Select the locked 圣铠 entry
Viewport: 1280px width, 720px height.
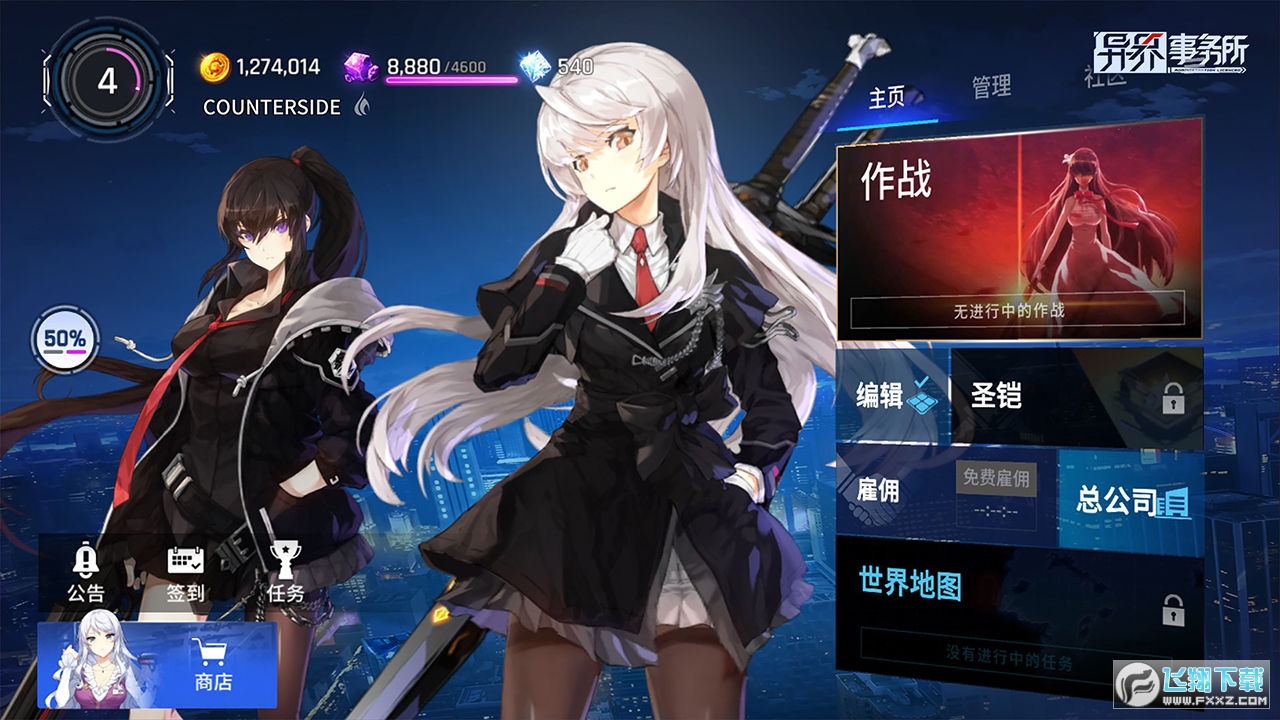tap(1076, 396)
